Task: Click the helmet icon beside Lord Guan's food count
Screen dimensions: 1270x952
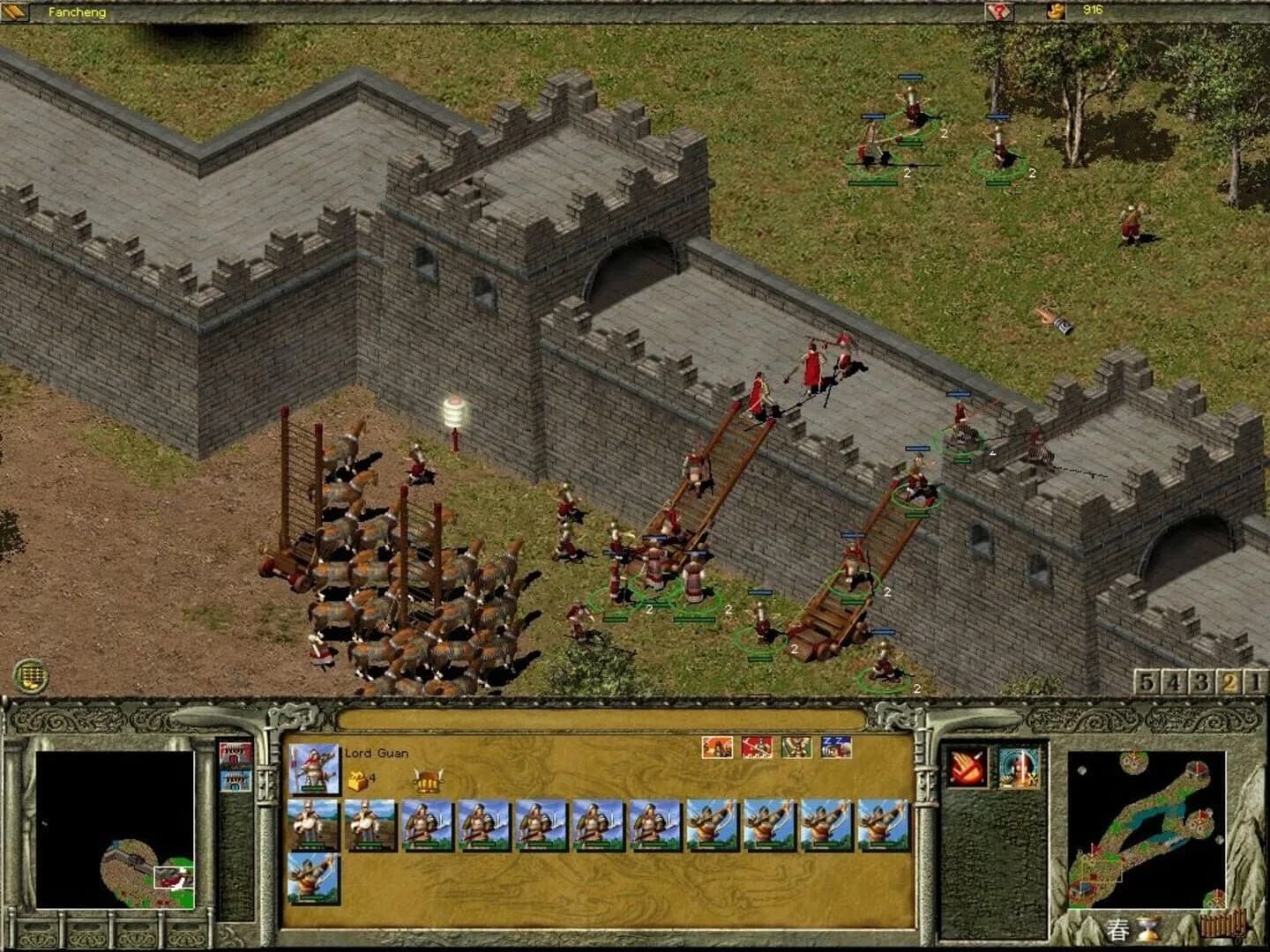Action: tap(429, 781)
